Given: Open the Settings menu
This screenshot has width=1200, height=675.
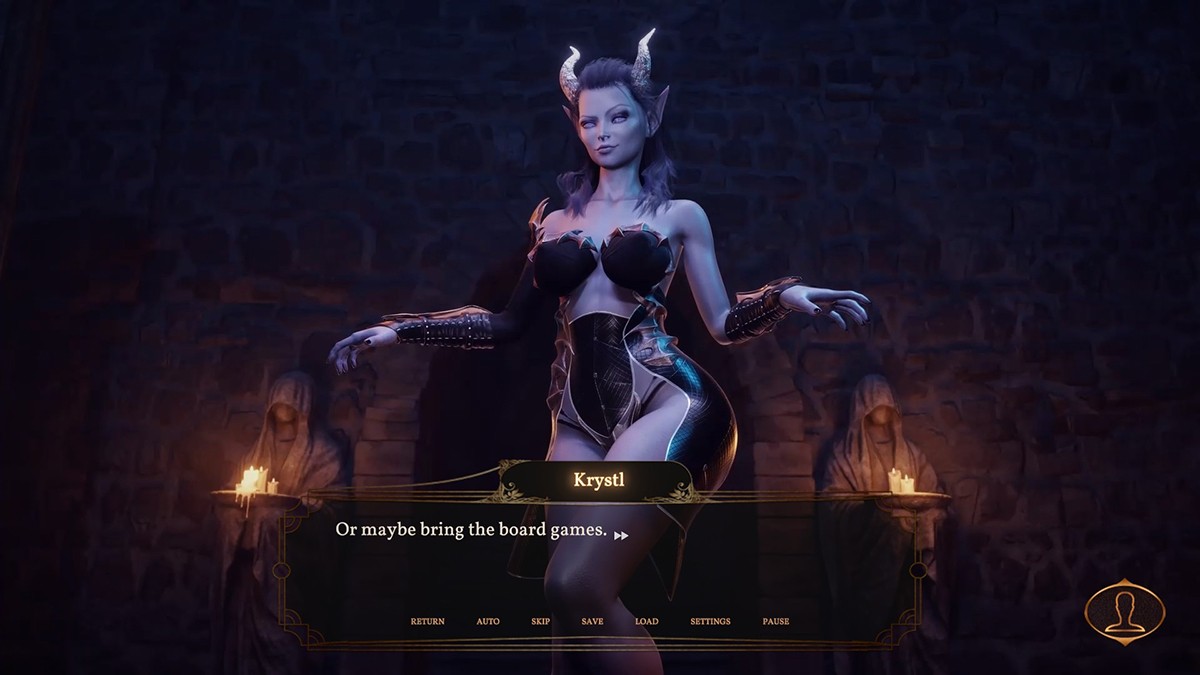Looking at the screenshot, I should (x=710, y=621).
